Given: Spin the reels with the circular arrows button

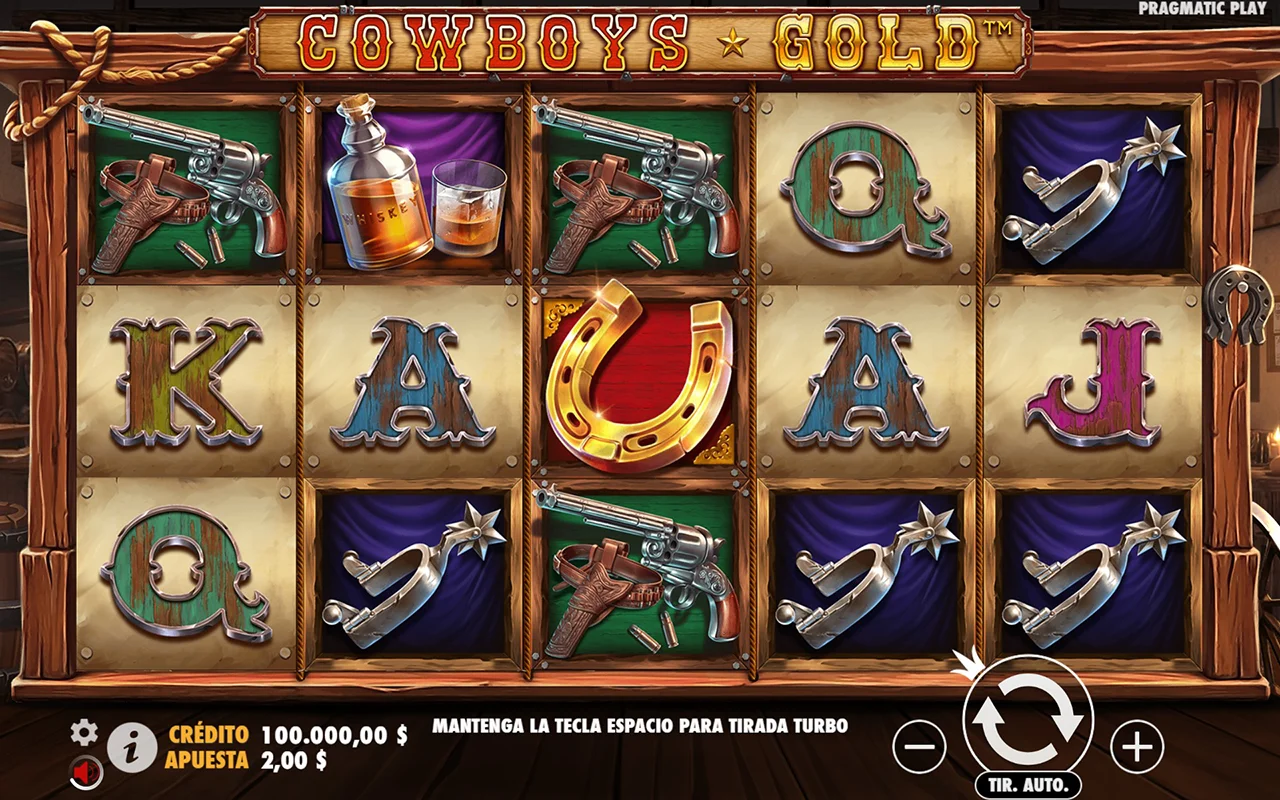Looking at the screenshot, I should point(1027,719).
